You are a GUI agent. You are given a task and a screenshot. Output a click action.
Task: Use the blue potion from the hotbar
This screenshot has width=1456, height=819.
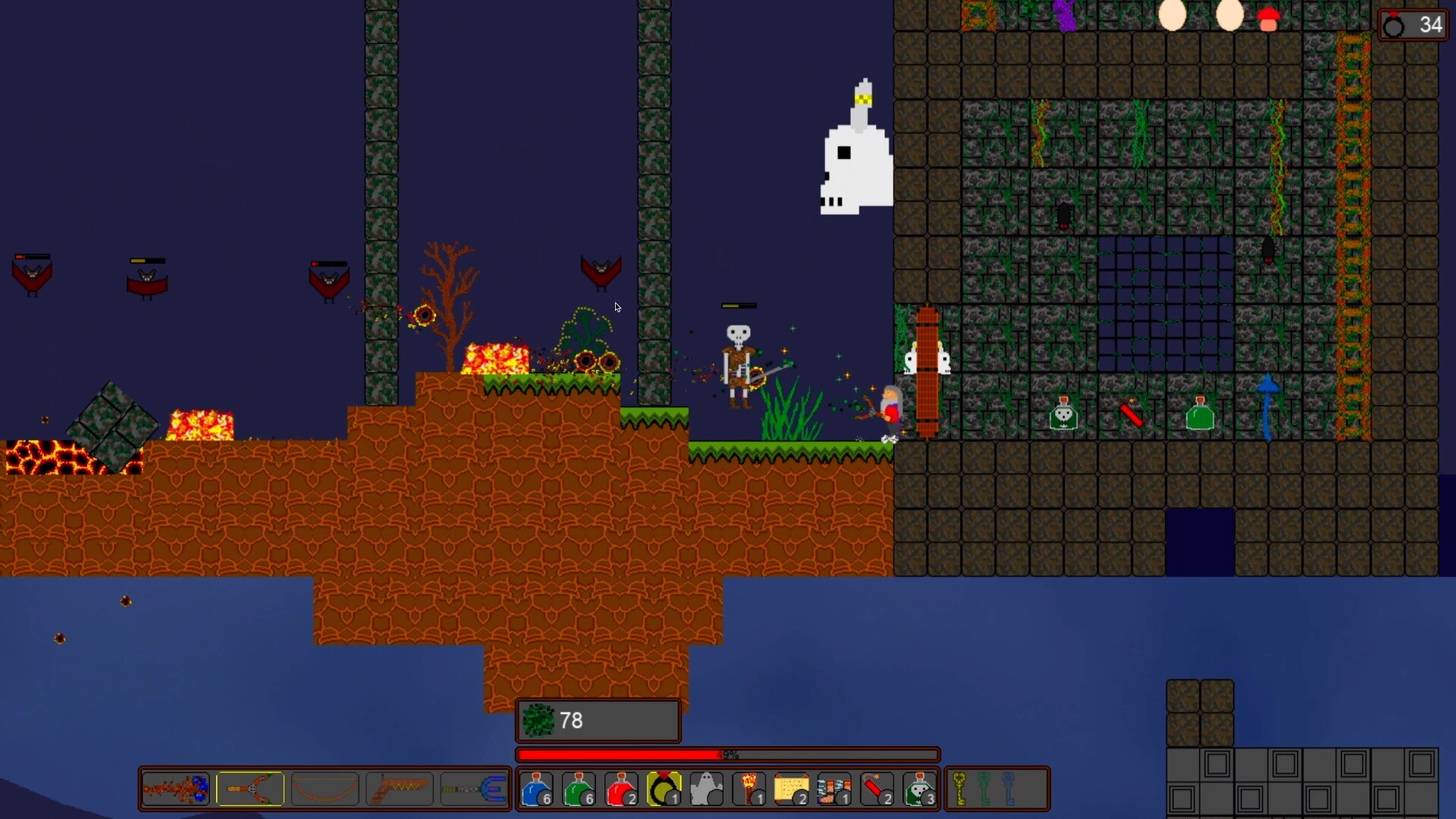pos(537,789)
